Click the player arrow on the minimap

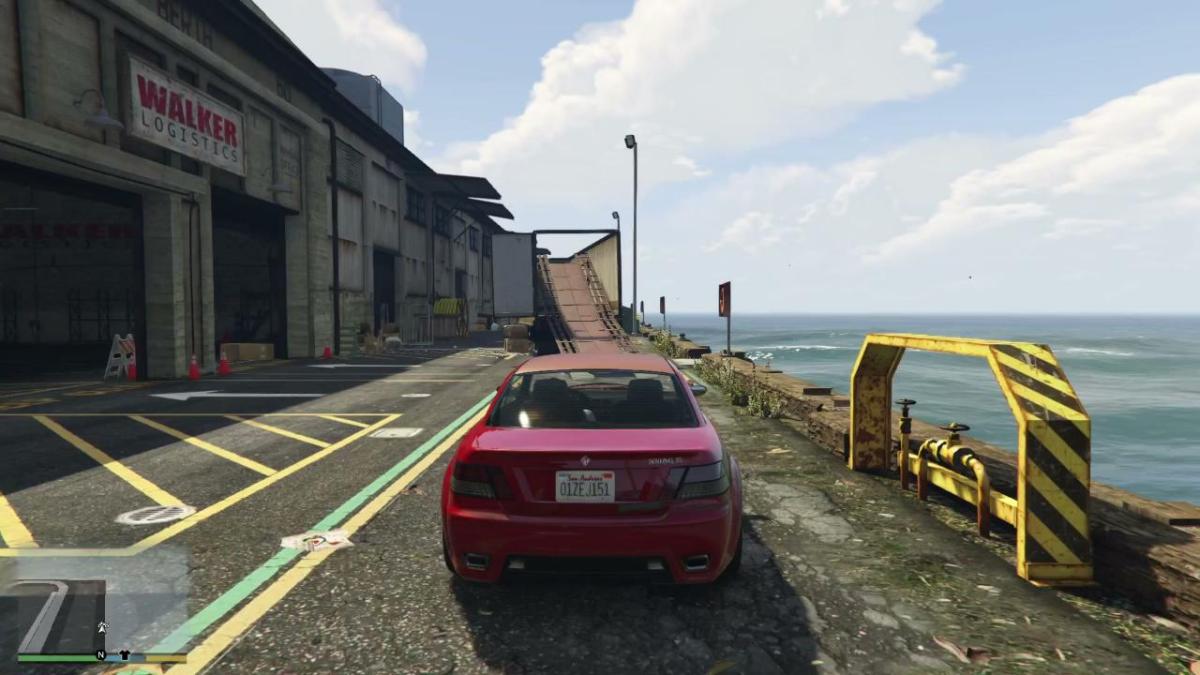pos(102,627)
